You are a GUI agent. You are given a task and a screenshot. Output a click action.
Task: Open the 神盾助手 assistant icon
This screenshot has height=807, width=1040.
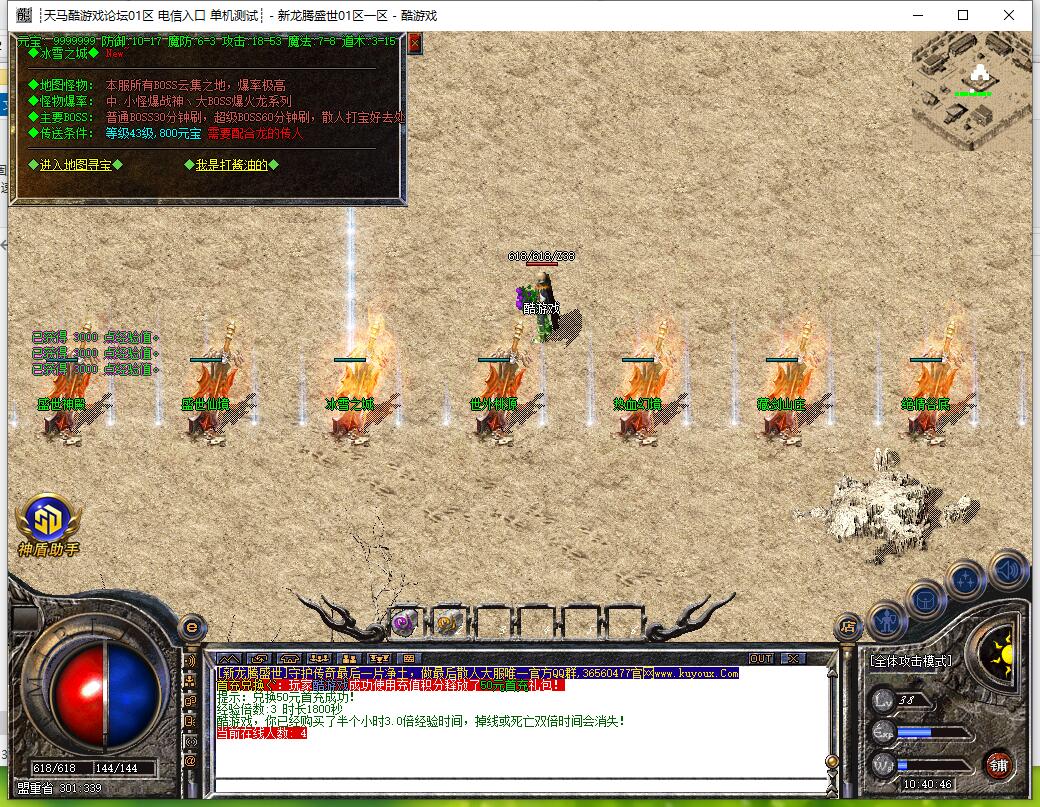coord(48,522)
